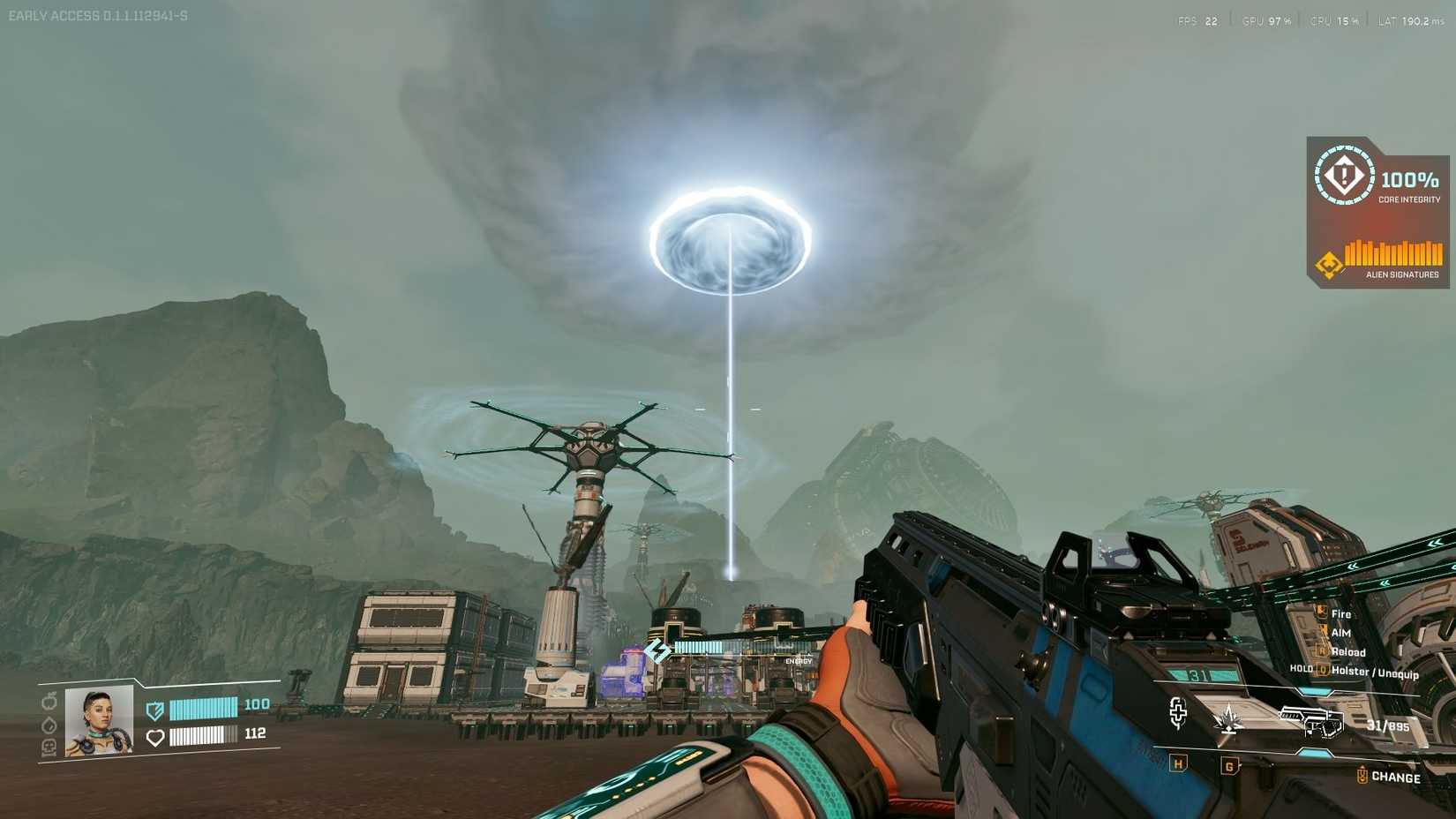Select the grenade explosion icon
1456x819 pixels.
tap(1228, 718)
